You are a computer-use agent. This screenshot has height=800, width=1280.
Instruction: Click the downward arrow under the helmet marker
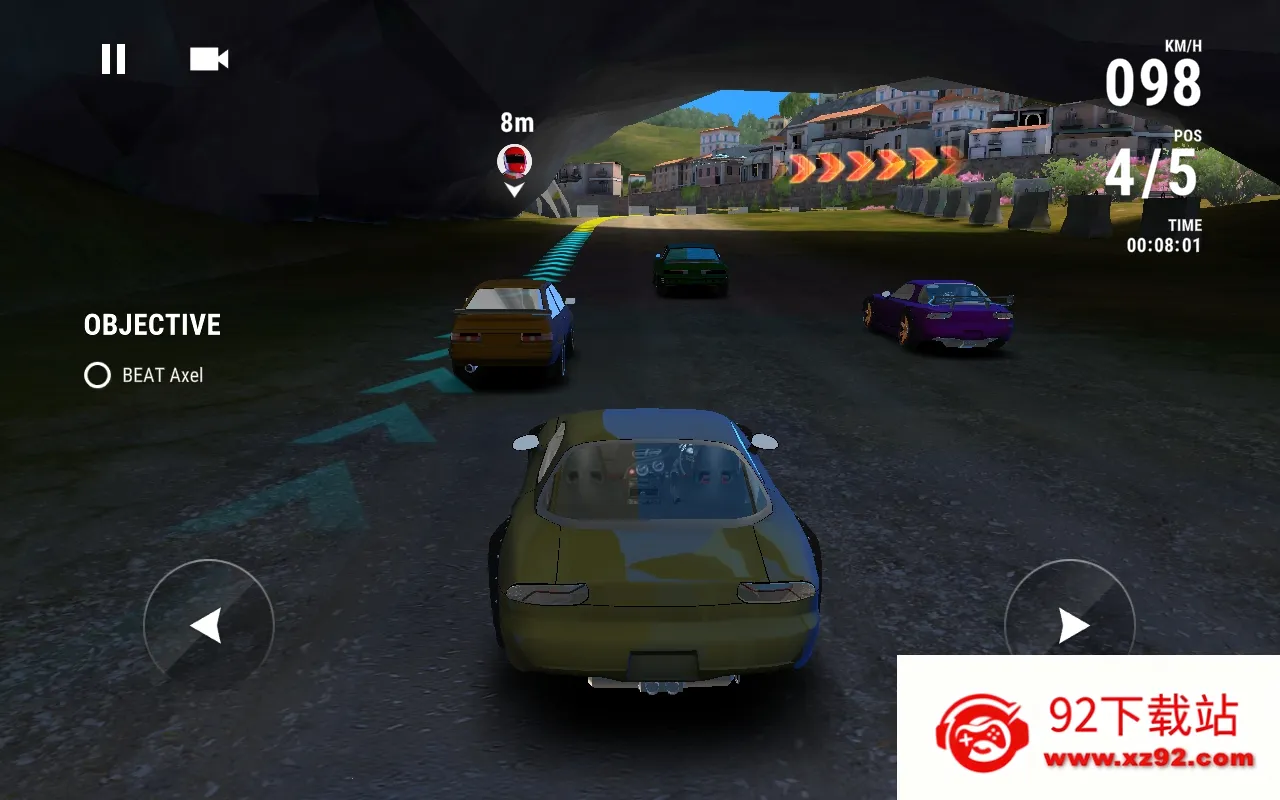click(513, 188)
